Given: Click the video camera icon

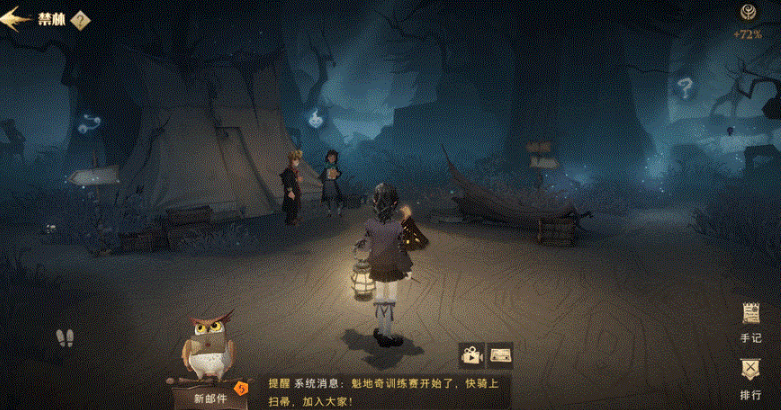Looking at the screenshot, I should click(471, 353).
